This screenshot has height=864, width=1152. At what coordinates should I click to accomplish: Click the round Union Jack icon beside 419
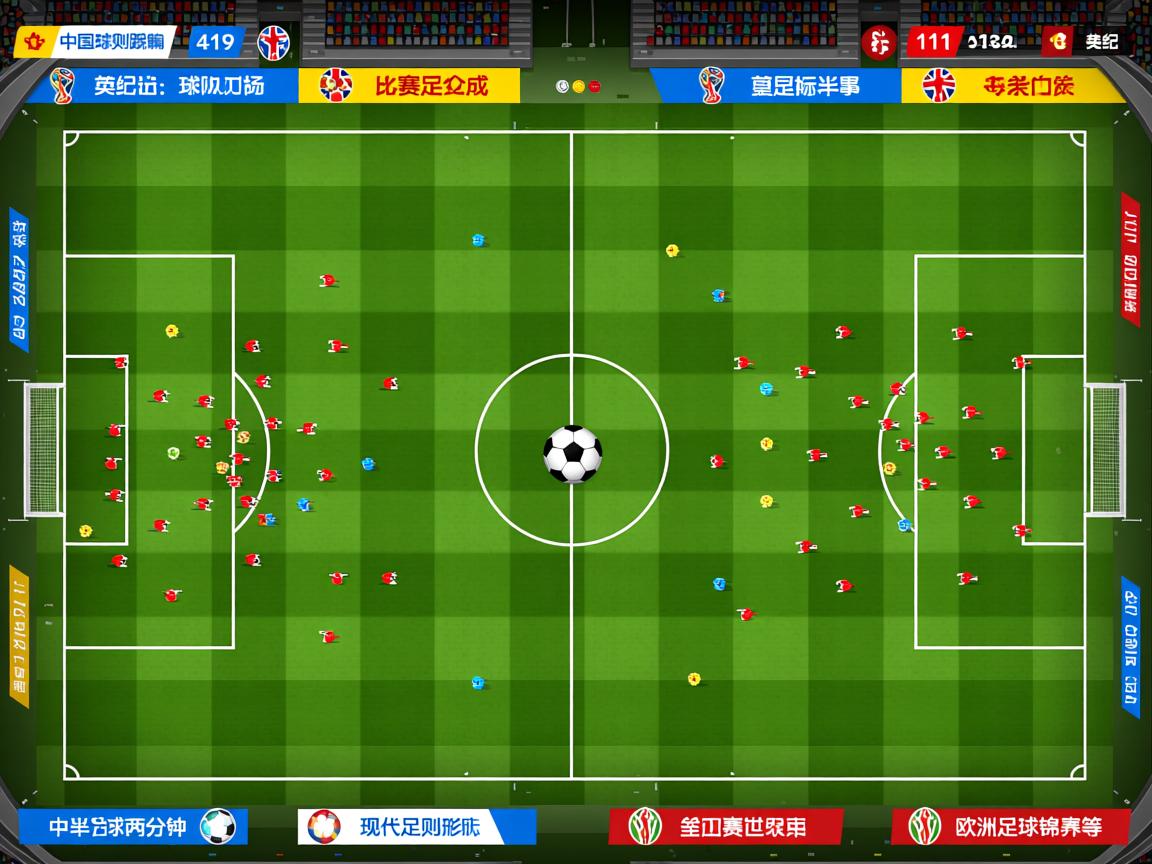273,43
